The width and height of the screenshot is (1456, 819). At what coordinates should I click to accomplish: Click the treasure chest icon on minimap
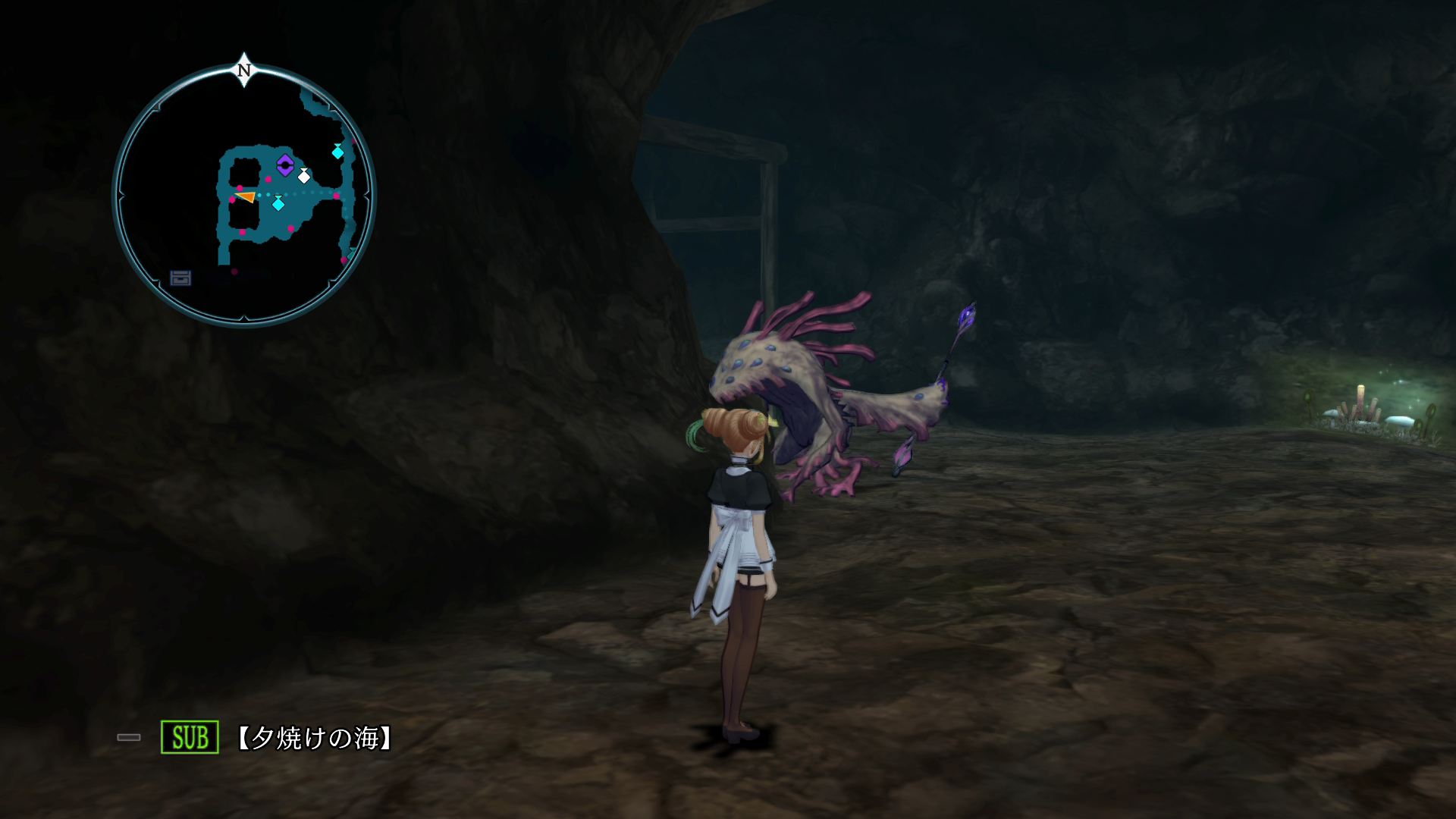click(x=180, y=278)
